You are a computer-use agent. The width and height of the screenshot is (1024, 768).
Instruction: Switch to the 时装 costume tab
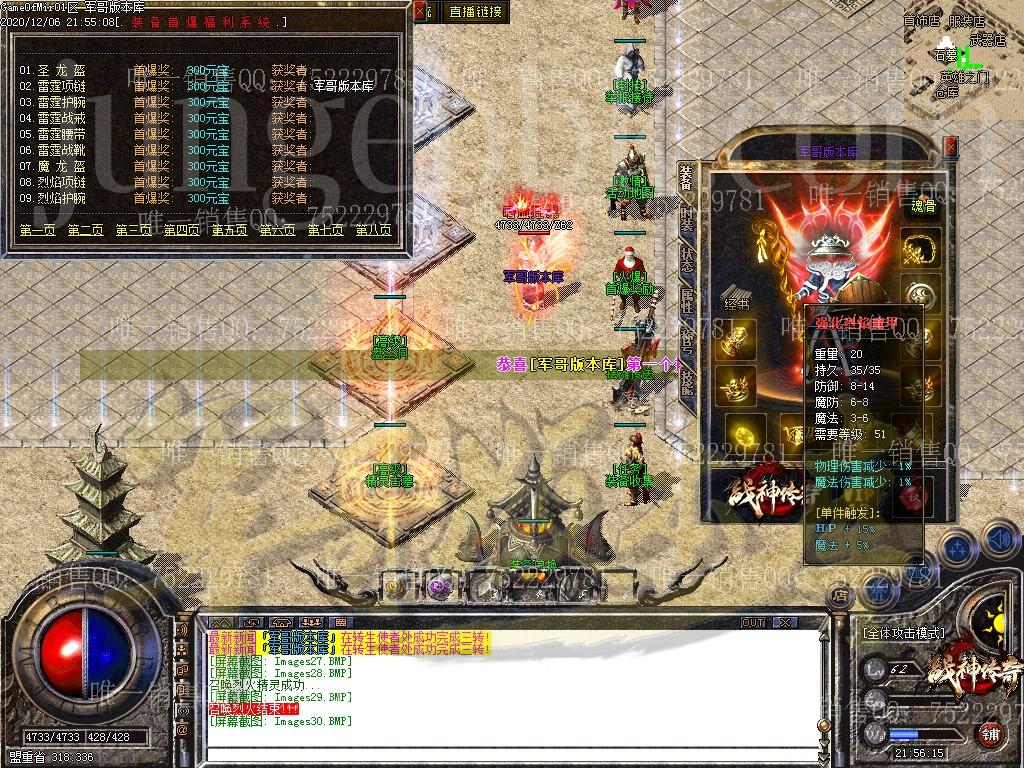tap(687, 218)
